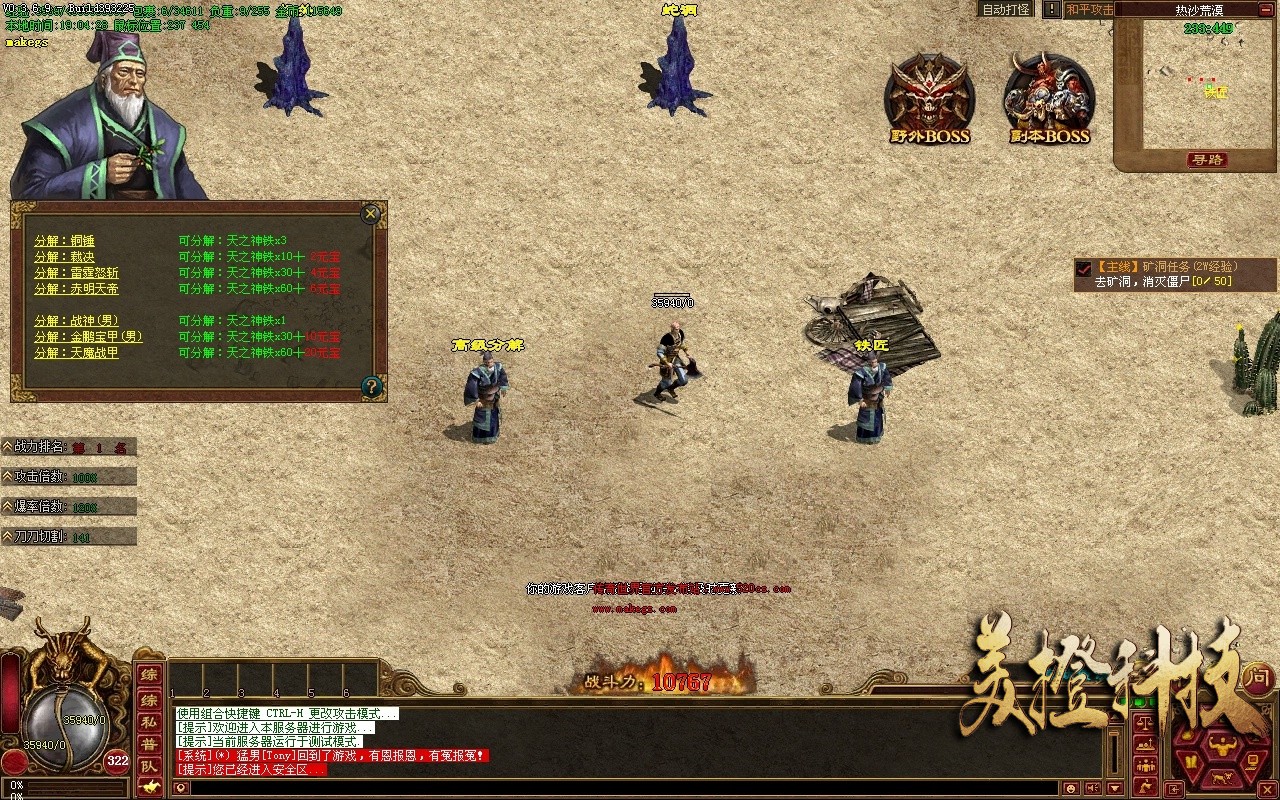Viewport: 1280px width, 800px height.
Task: Expand the 攻击倍数 attack multiplier row
Action: 8,477
